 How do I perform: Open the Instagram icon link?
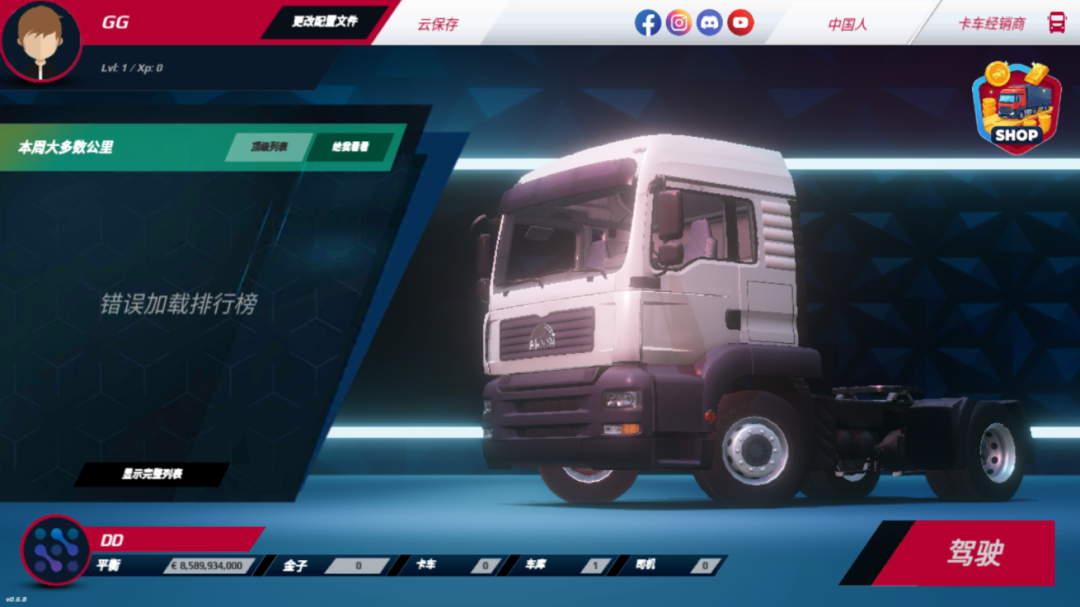[x=679, y=22]
